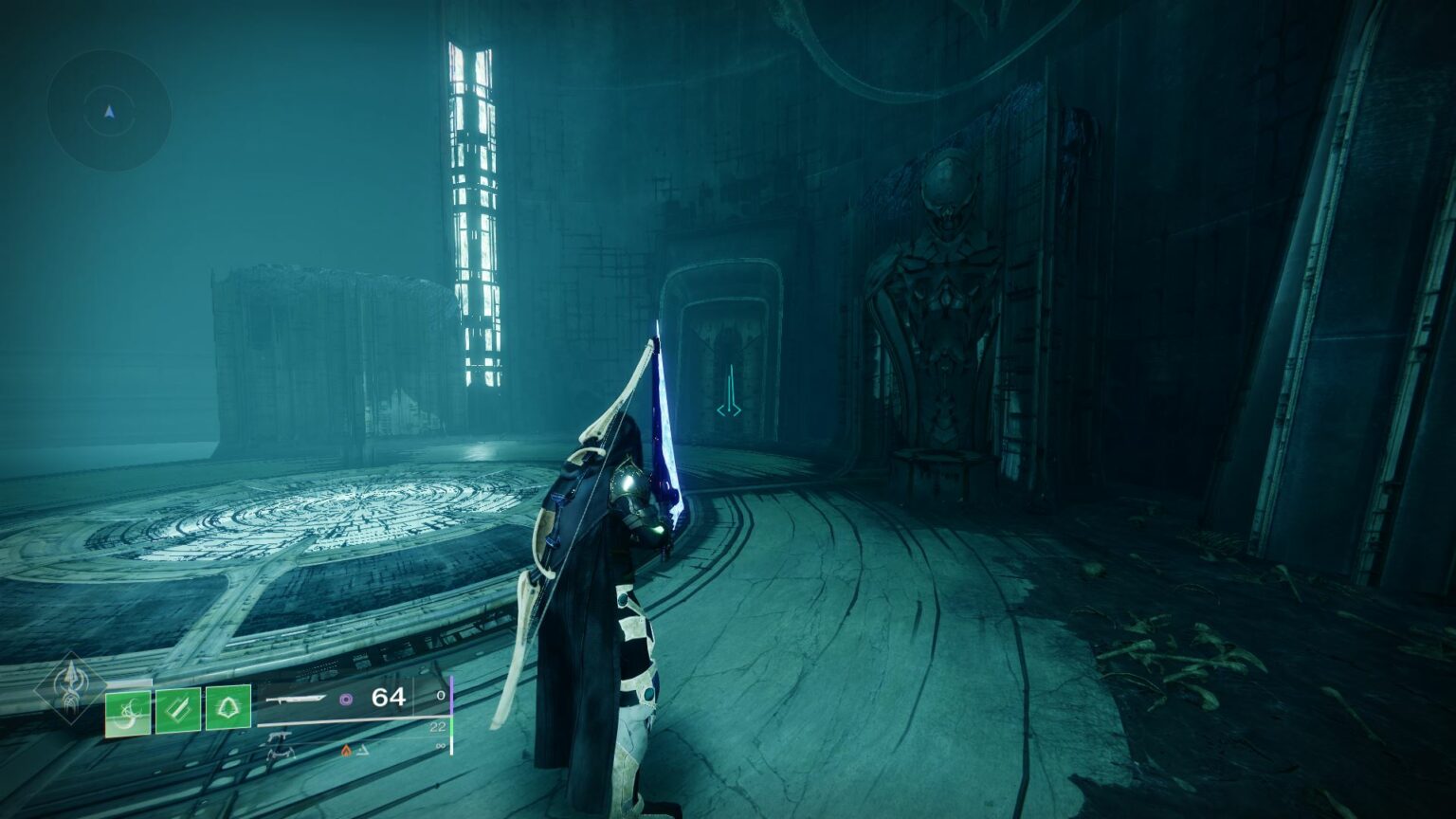
Task: Toggle the purple heavy ammo meter
Action: (452, 698)
